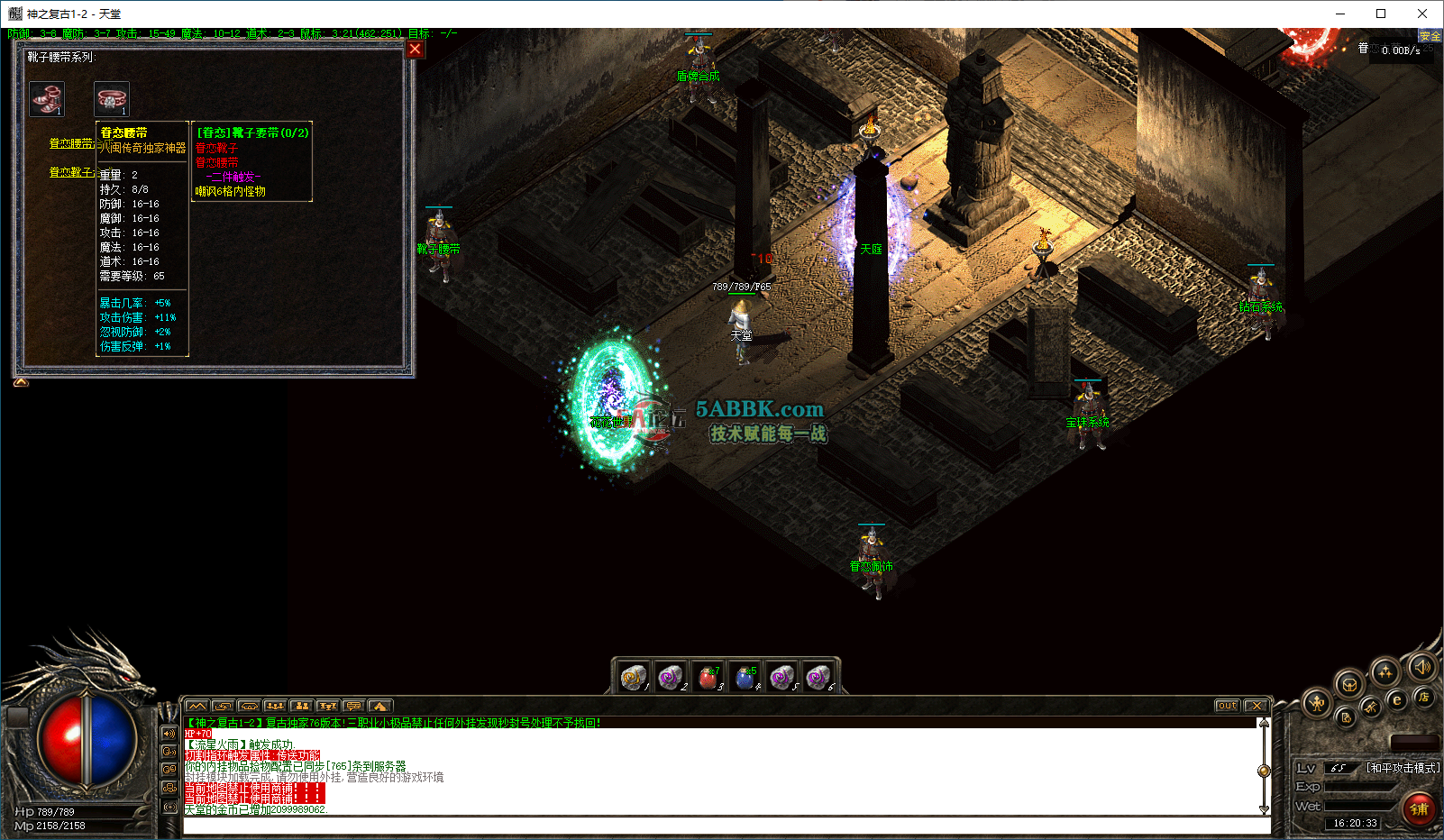1444x840 pixels.
Task: Toggle sound with the speaker button
Action: pos(1423,667)
